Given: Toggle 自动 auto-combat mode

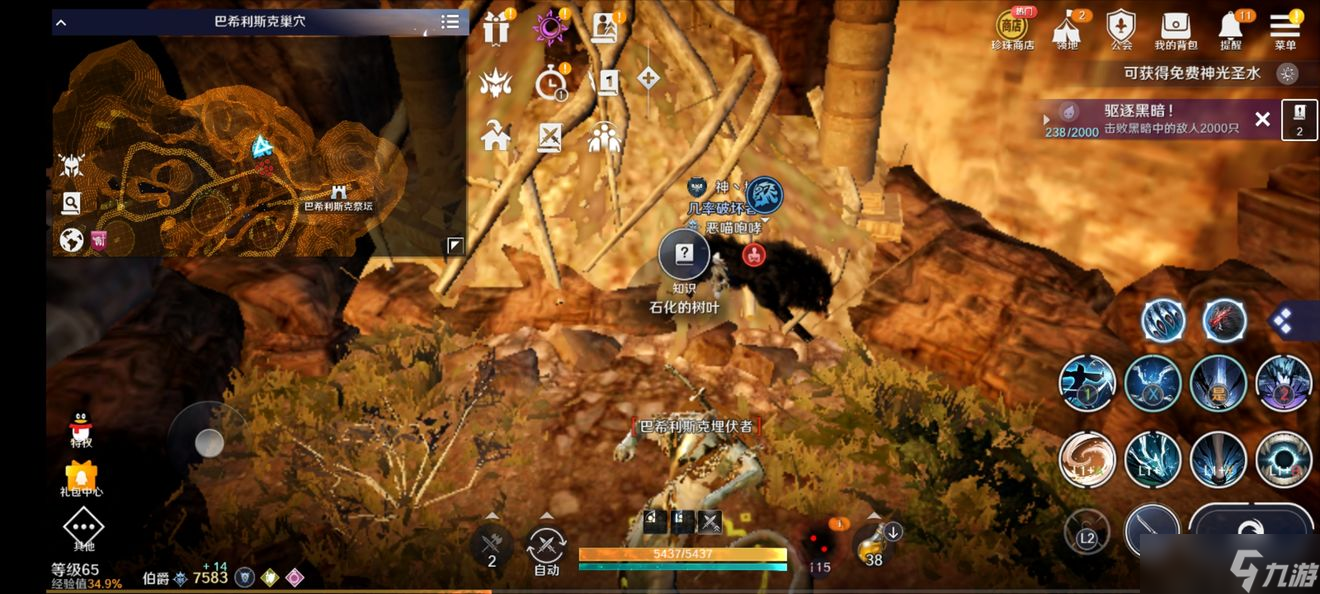Looking at the screenshot, I should [546, 548].
